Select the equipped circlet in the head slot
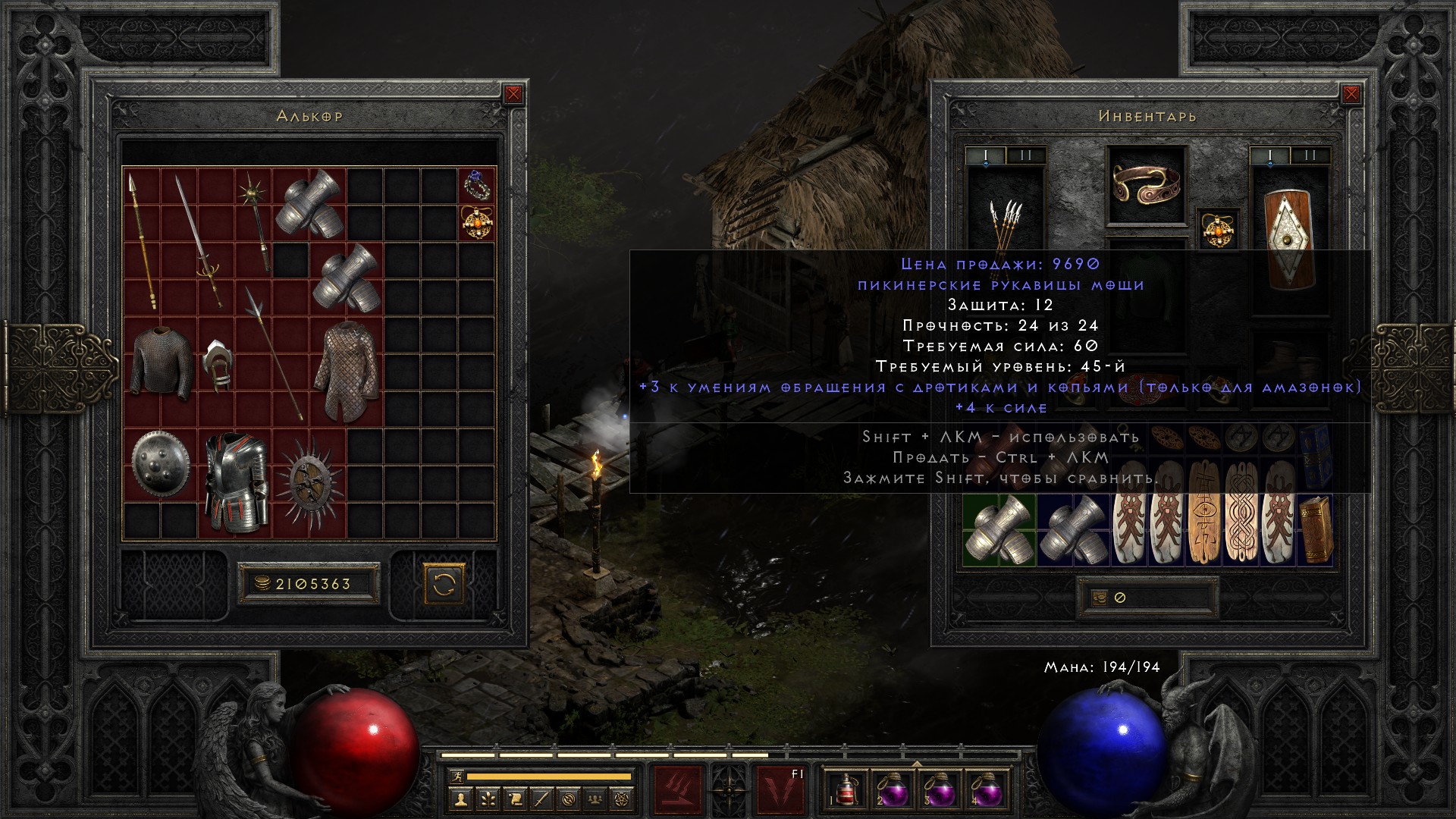Screen dimensions: 1456x819 point(1146,186)
